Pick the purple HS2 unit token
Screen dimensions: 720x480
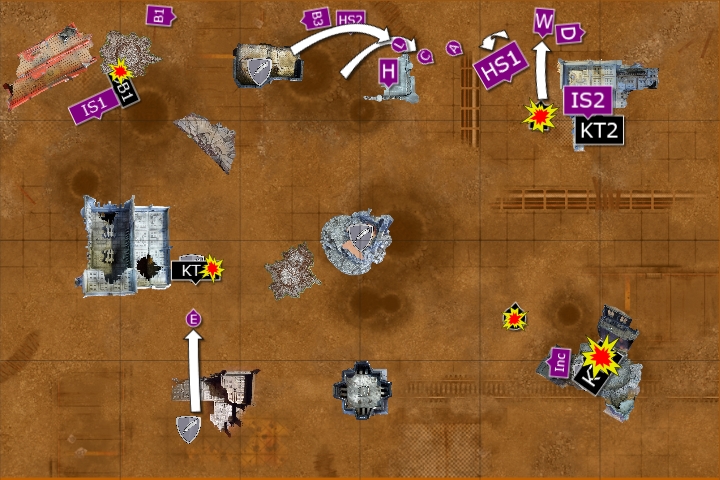point(351,19)
